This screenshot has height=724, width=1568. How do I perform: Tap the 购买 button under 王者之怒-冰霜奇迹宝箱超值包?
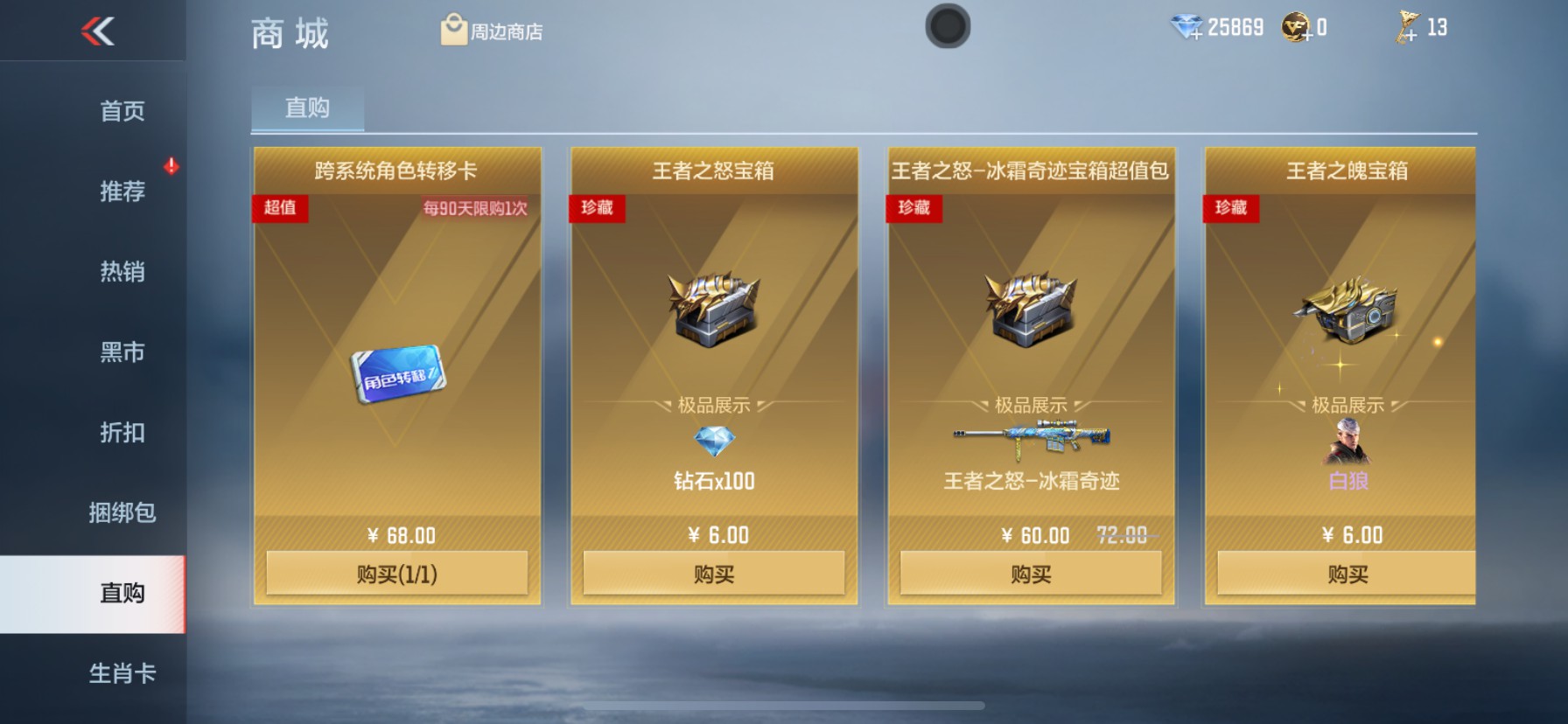pos(1029,573)
